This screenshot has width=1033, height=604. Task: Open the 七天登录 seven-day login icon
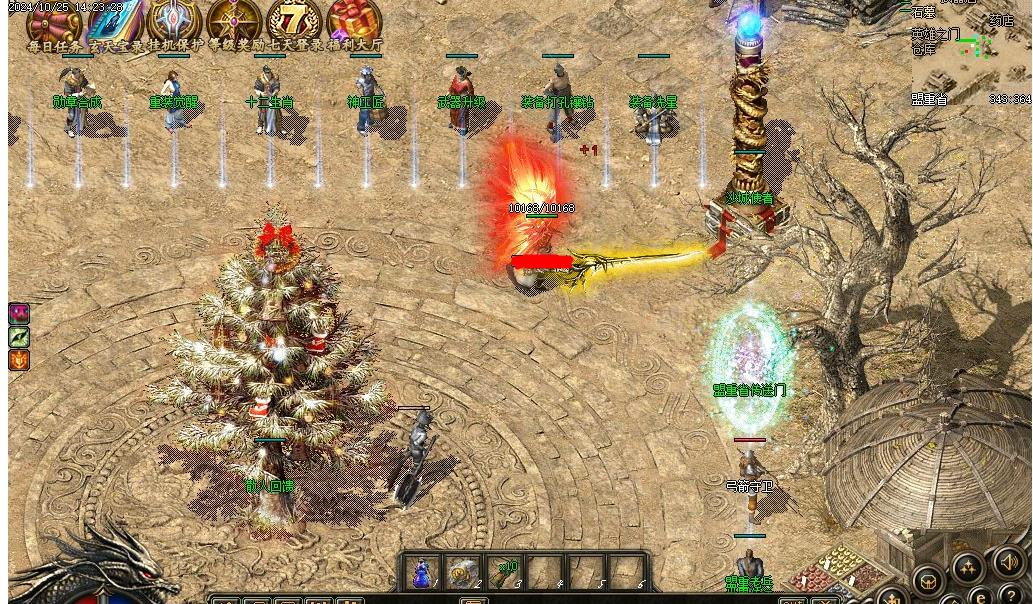click(295, 20)
